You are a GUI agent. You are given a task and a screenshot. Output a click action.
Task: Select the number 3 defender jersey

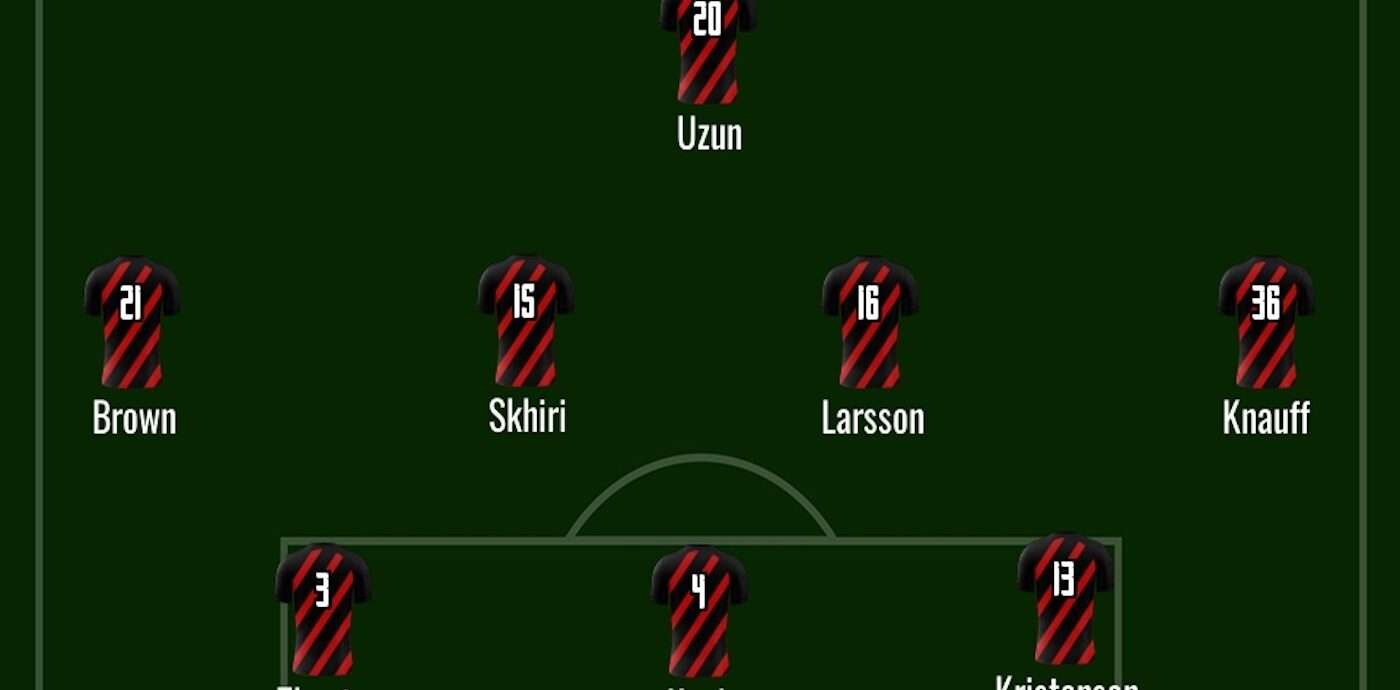click(323, 608)
